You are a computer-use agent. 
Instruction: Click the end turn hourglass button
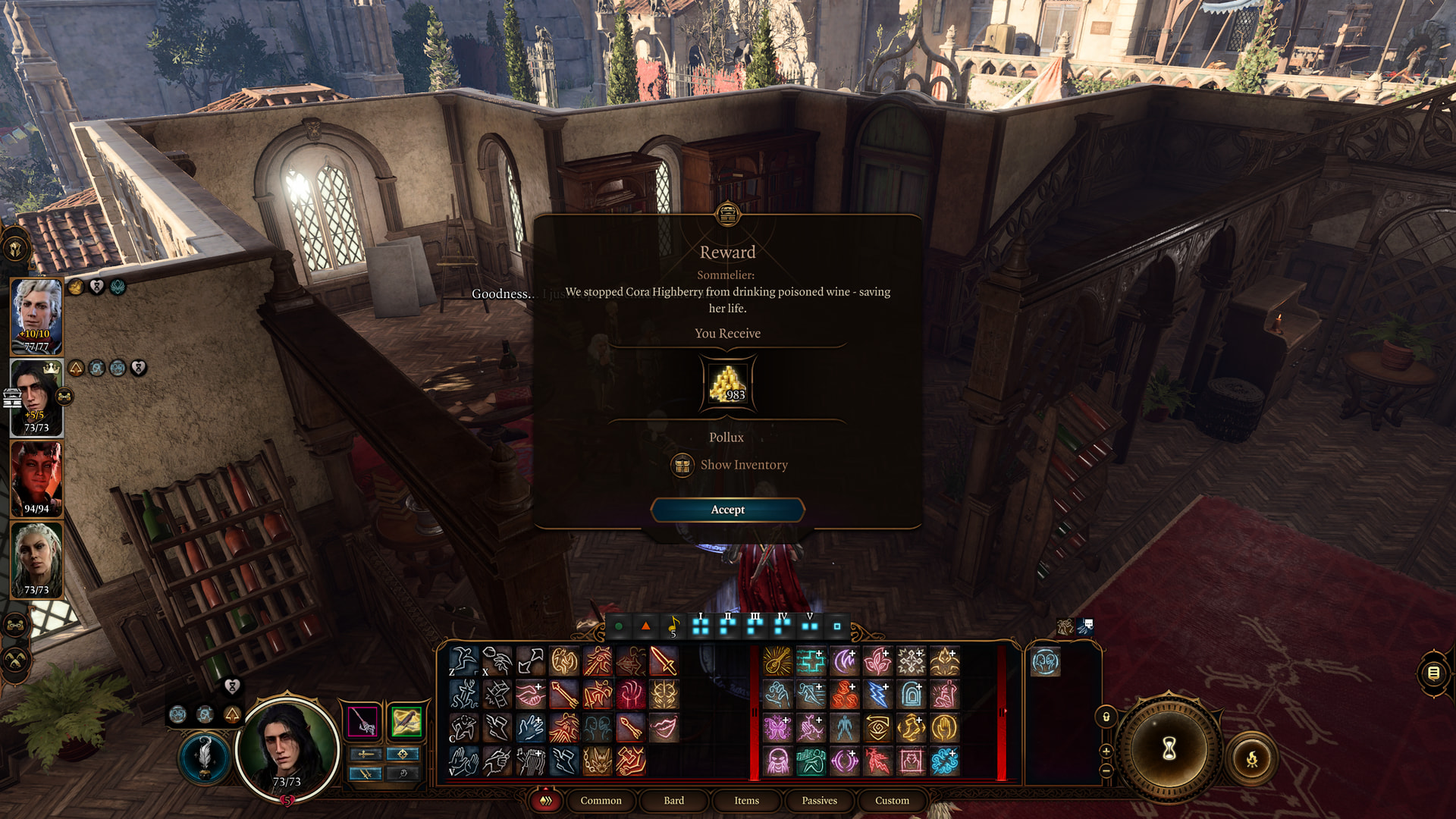tap(1169, 748)
